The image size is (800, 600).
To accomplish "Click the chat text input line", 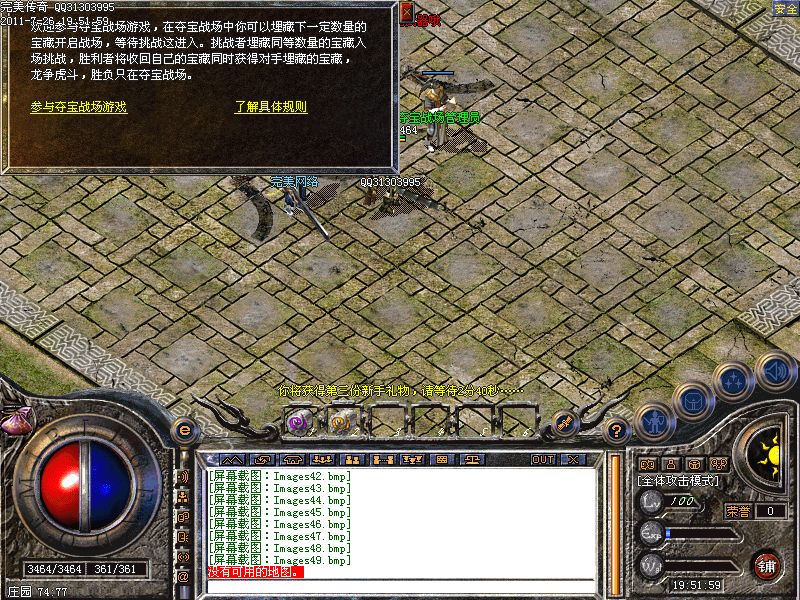I will tap(400, 586).
